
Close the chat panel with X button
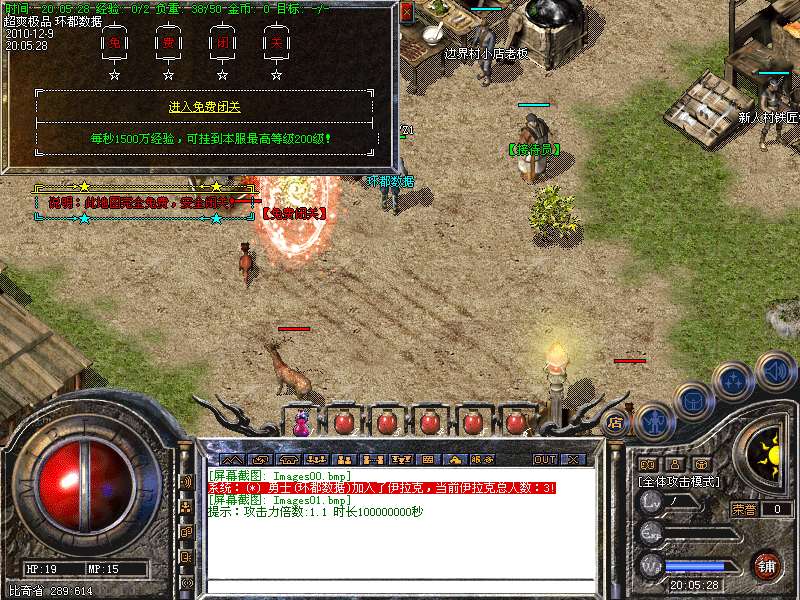pyautogui.click(x=573, y=460)
